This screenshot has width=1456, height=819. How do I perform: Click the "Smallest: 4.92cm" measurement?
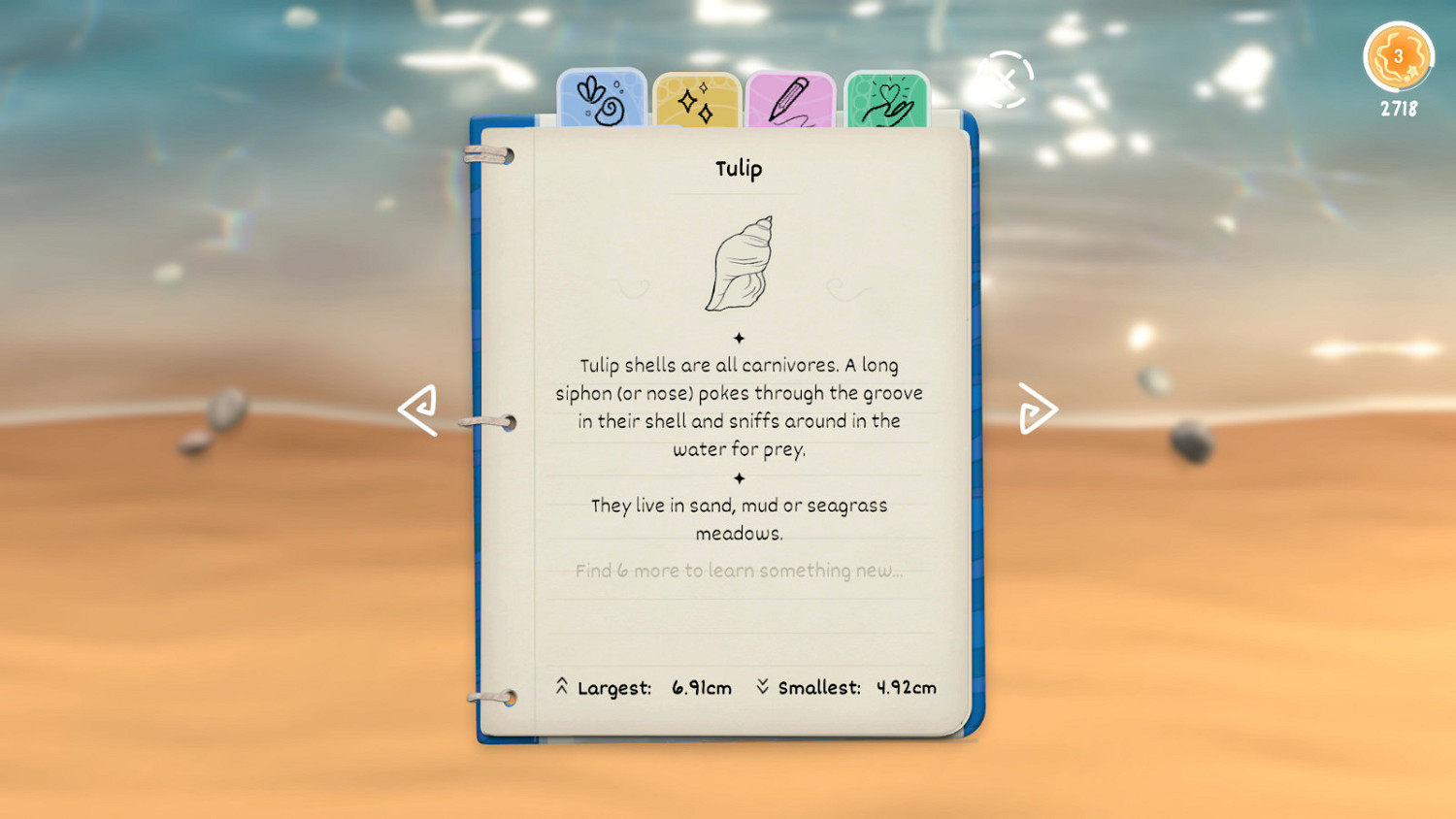coord(858,687)
